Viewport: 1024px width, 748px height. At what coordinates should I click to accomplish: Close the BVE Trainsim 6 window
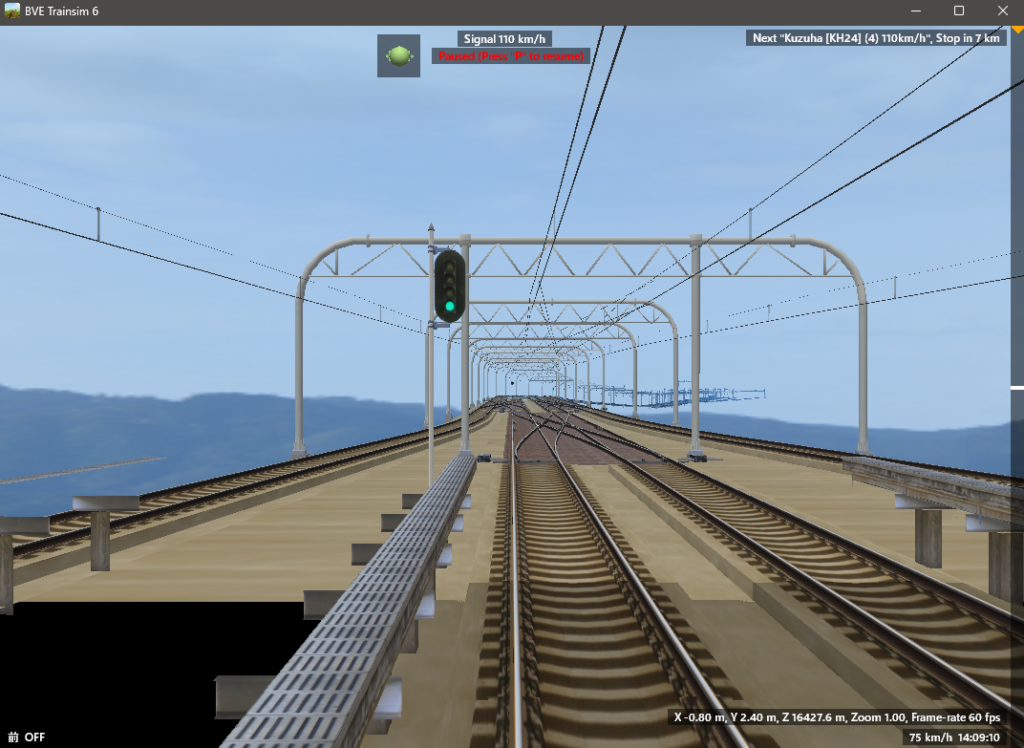1003,11
